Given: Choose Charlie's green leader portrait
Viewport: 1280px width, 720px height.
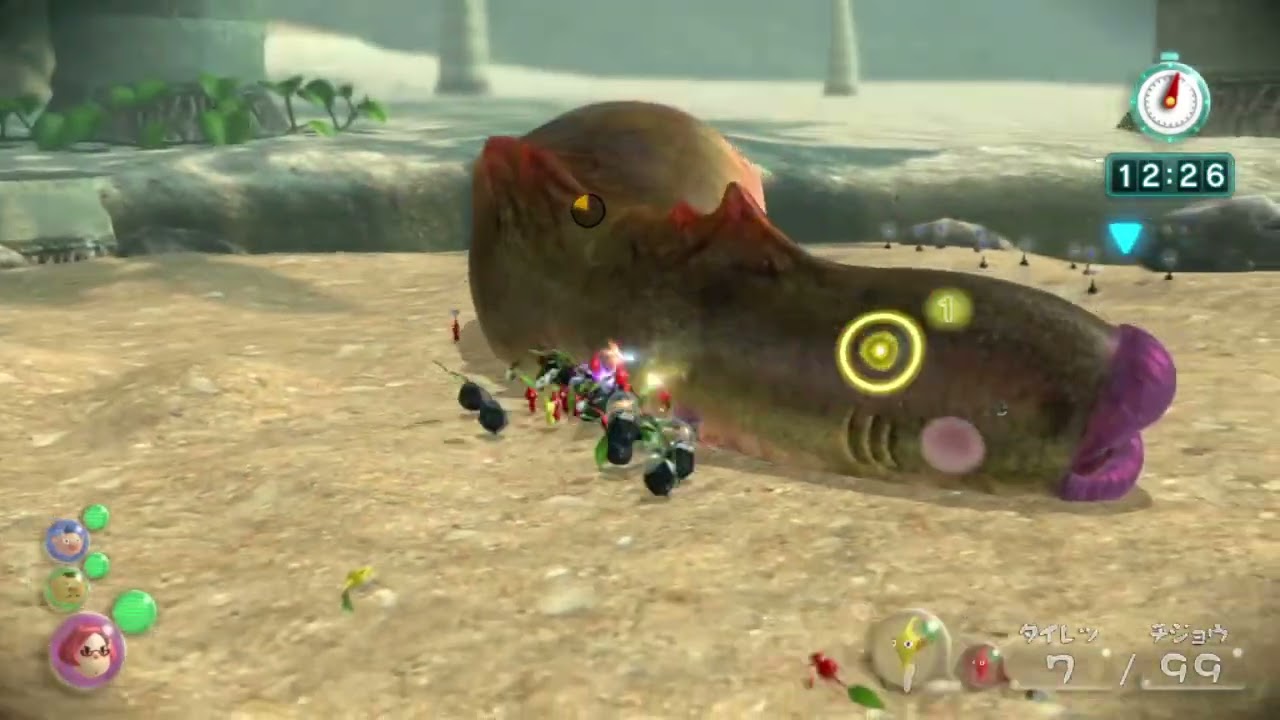Looking at the screenshot, I should (66, 589).
